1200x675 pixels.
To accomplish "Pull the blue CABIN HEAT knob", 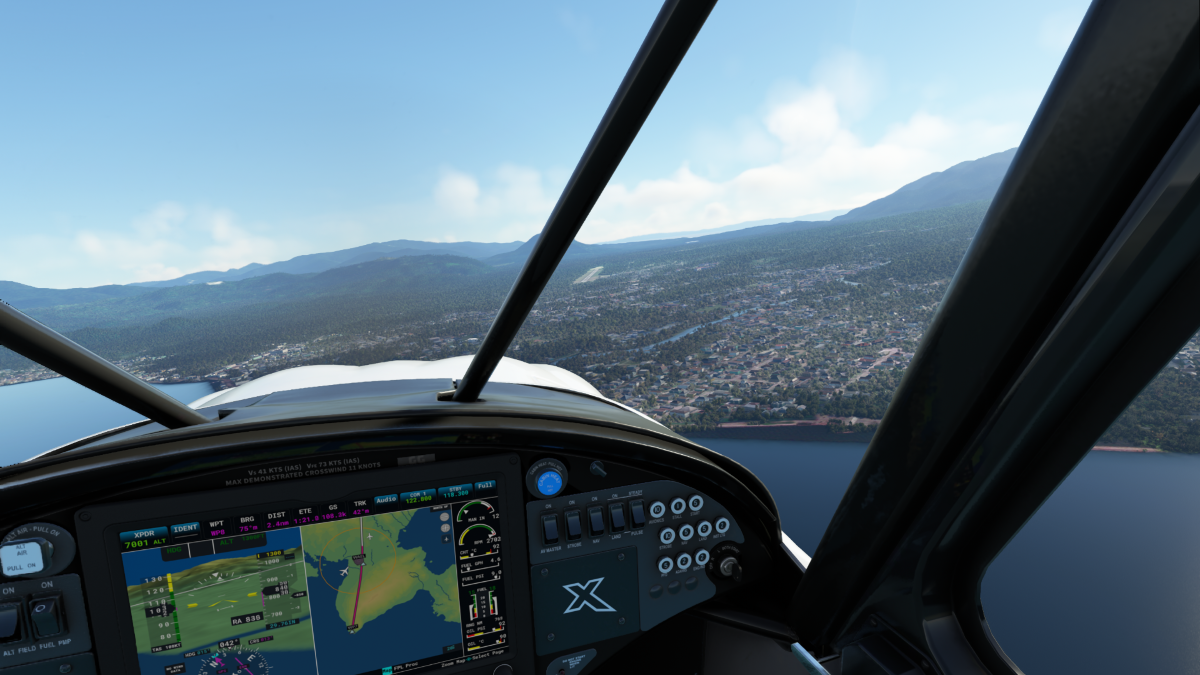I will [548, 481].
